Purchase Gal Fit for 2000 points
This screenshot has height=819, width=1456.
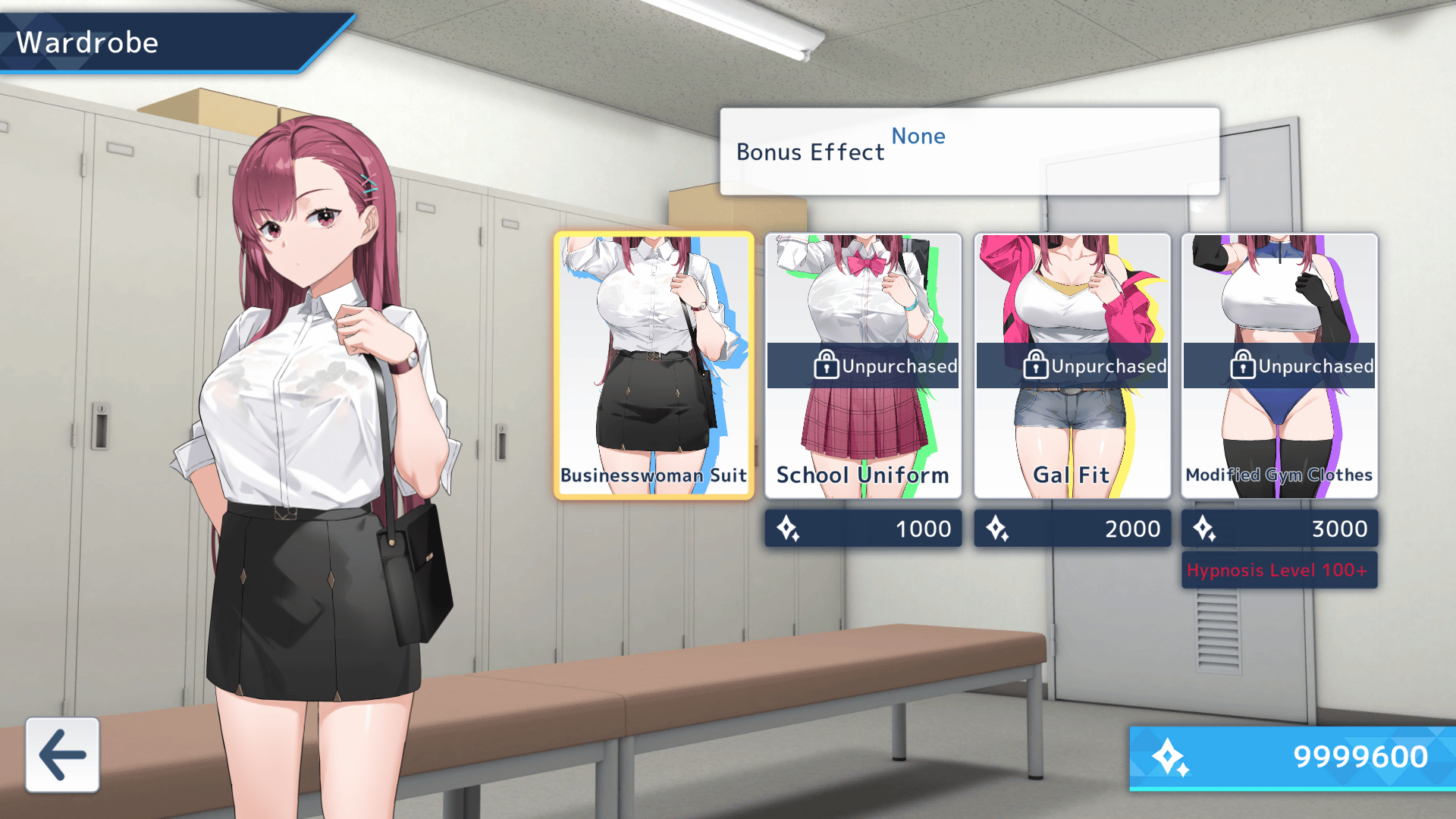click(x=1072, y=529)
